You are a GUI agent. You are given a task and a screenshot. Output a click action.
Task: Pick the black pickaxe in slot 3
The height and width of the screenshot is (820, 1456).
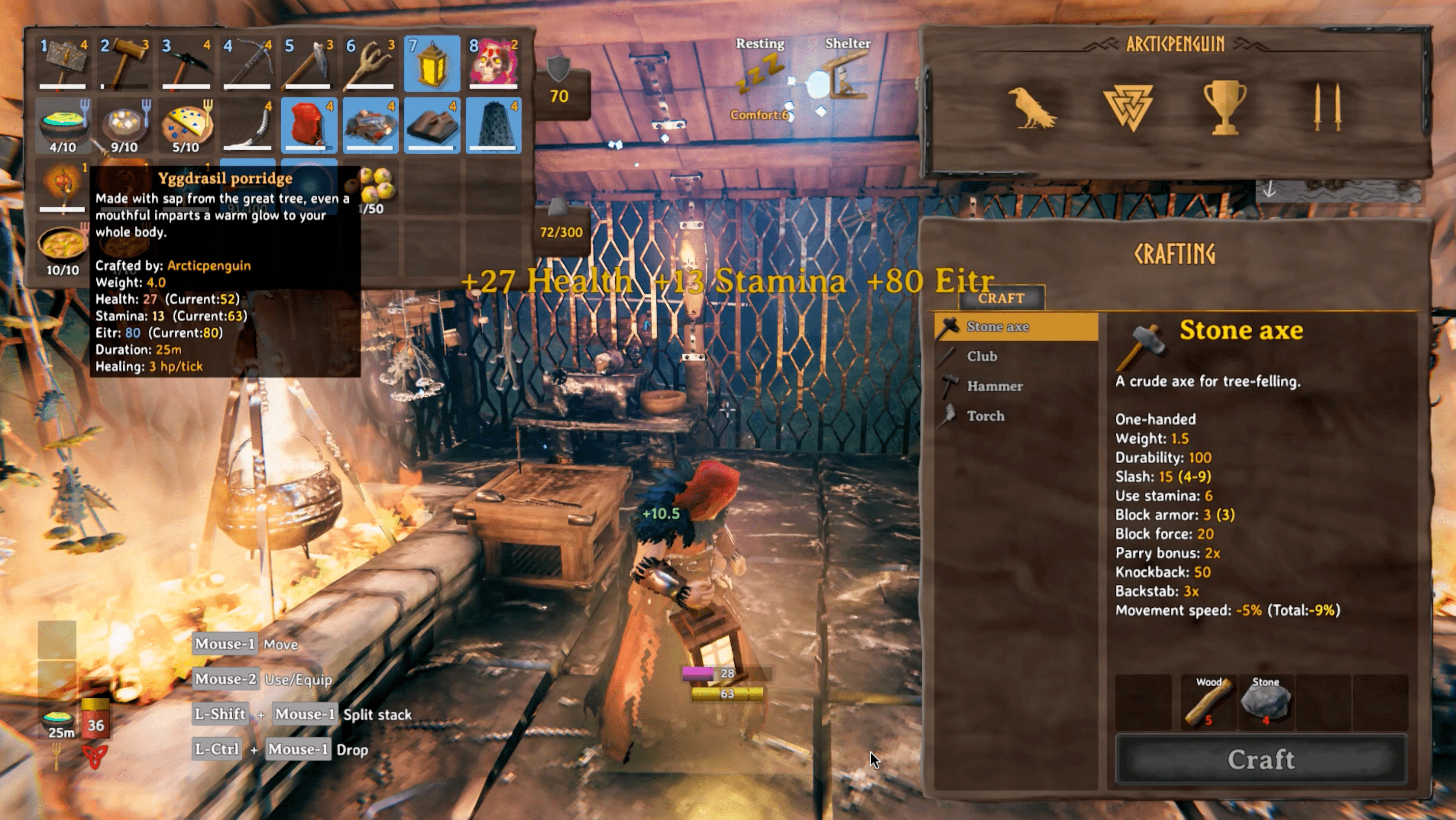click(186, 63)
